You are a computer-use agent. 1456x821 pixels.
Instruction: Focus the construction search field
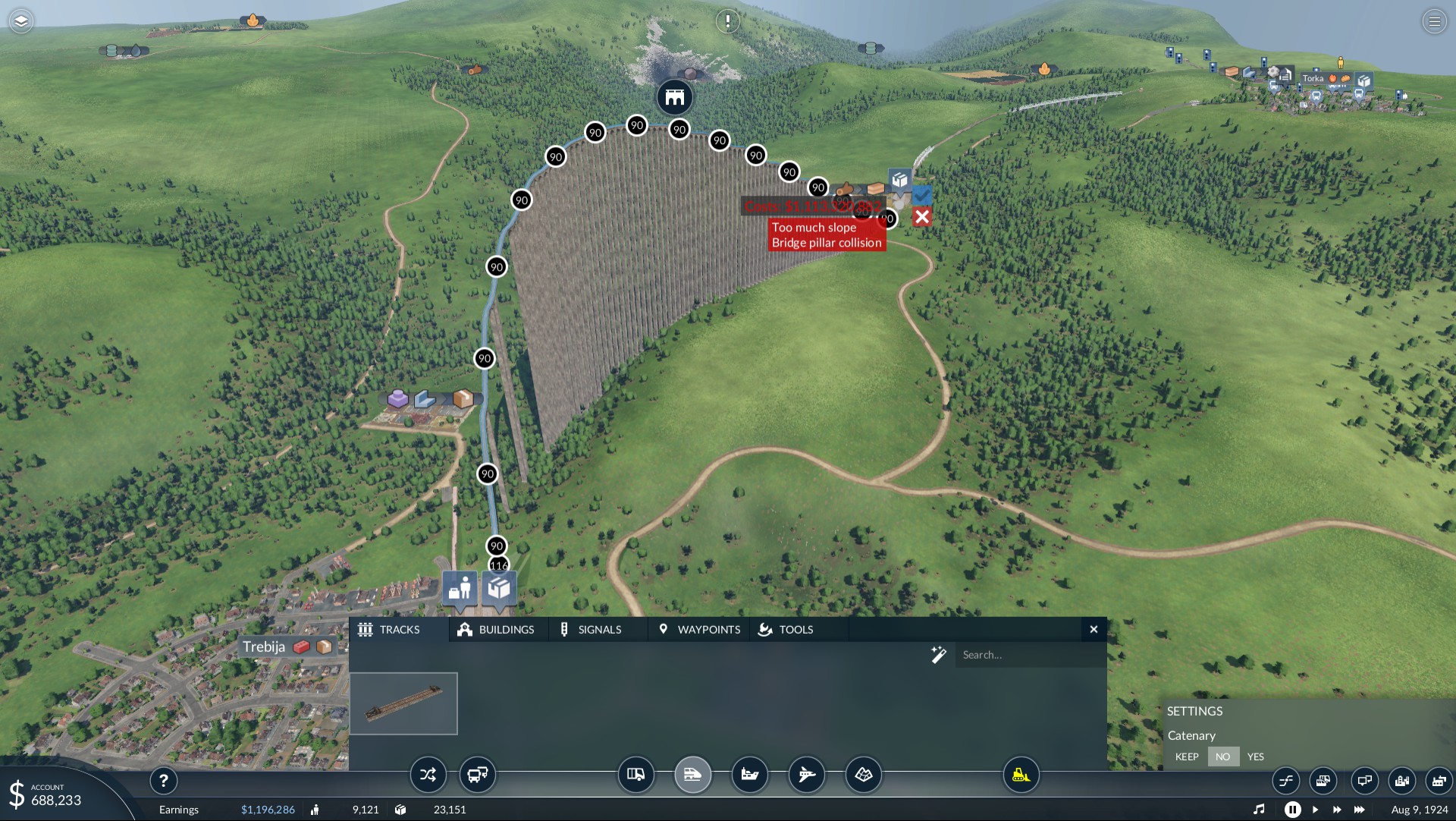1028,655
